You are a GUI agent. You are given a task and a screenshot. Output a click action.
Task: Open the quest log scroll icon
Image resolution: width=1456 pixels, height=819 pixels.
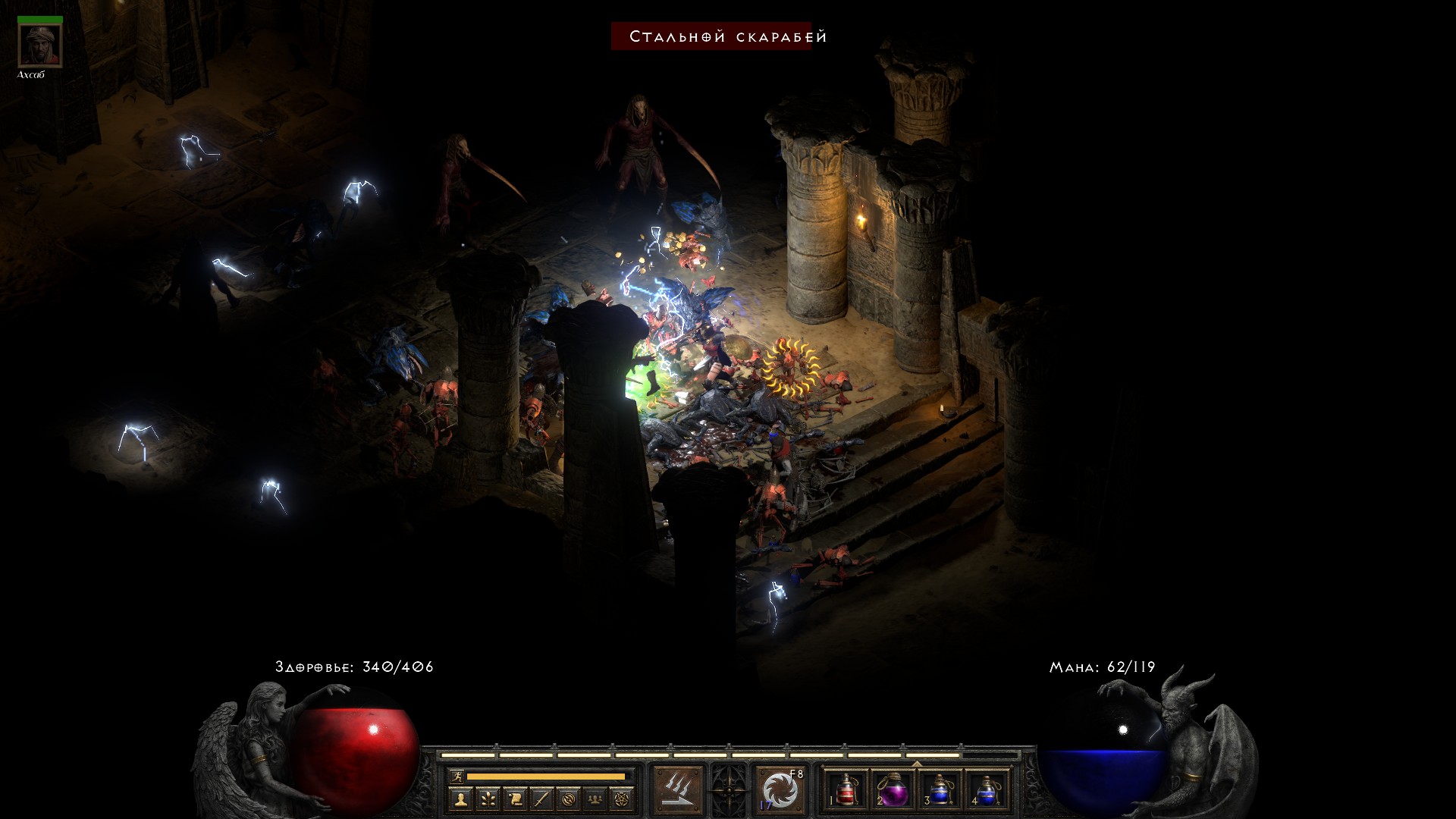514,799
